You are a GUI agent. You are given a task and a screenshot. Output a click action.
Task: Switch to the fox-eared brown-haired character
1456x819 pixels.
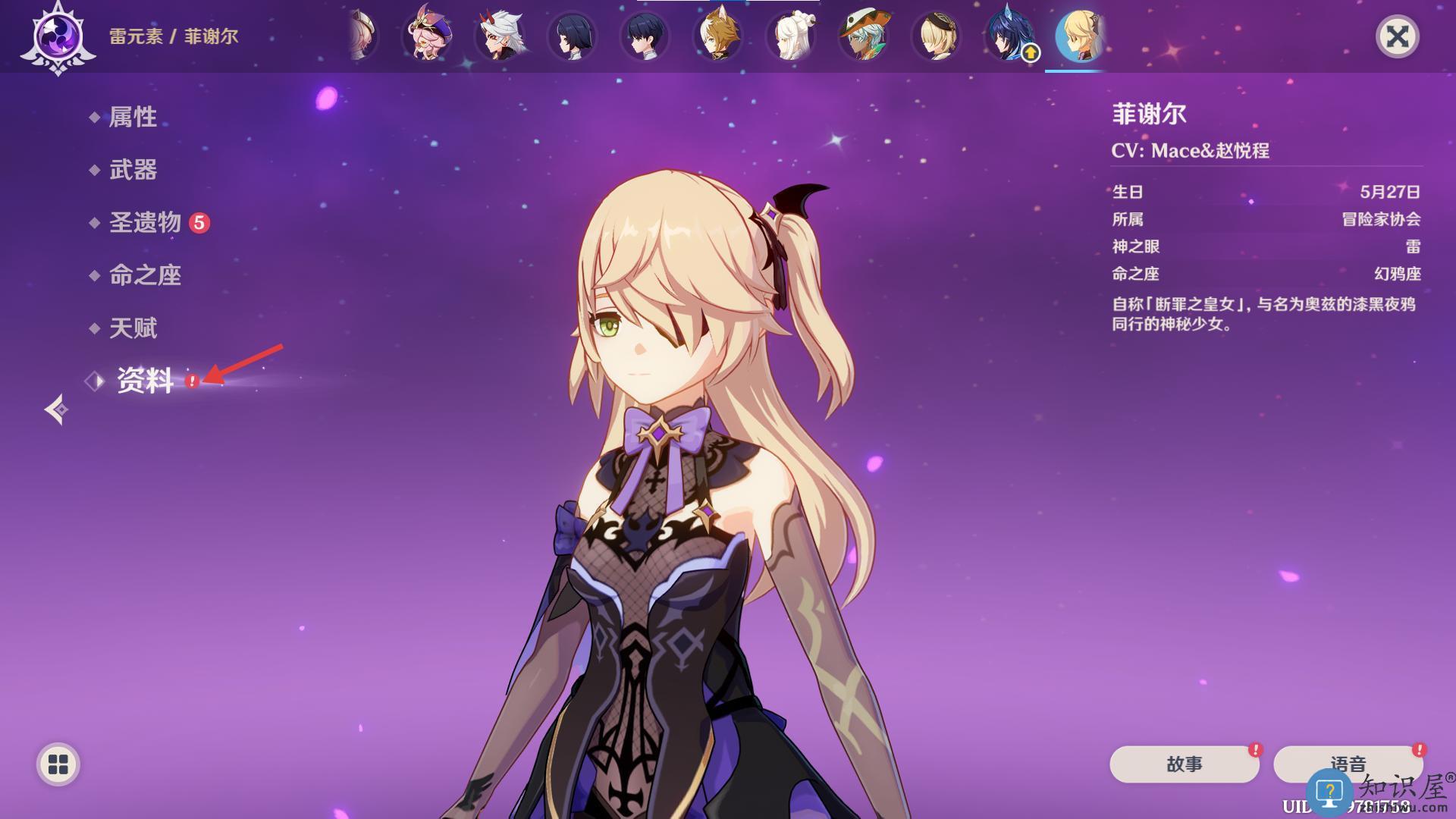pyautogui.click(x=717, y=36)
